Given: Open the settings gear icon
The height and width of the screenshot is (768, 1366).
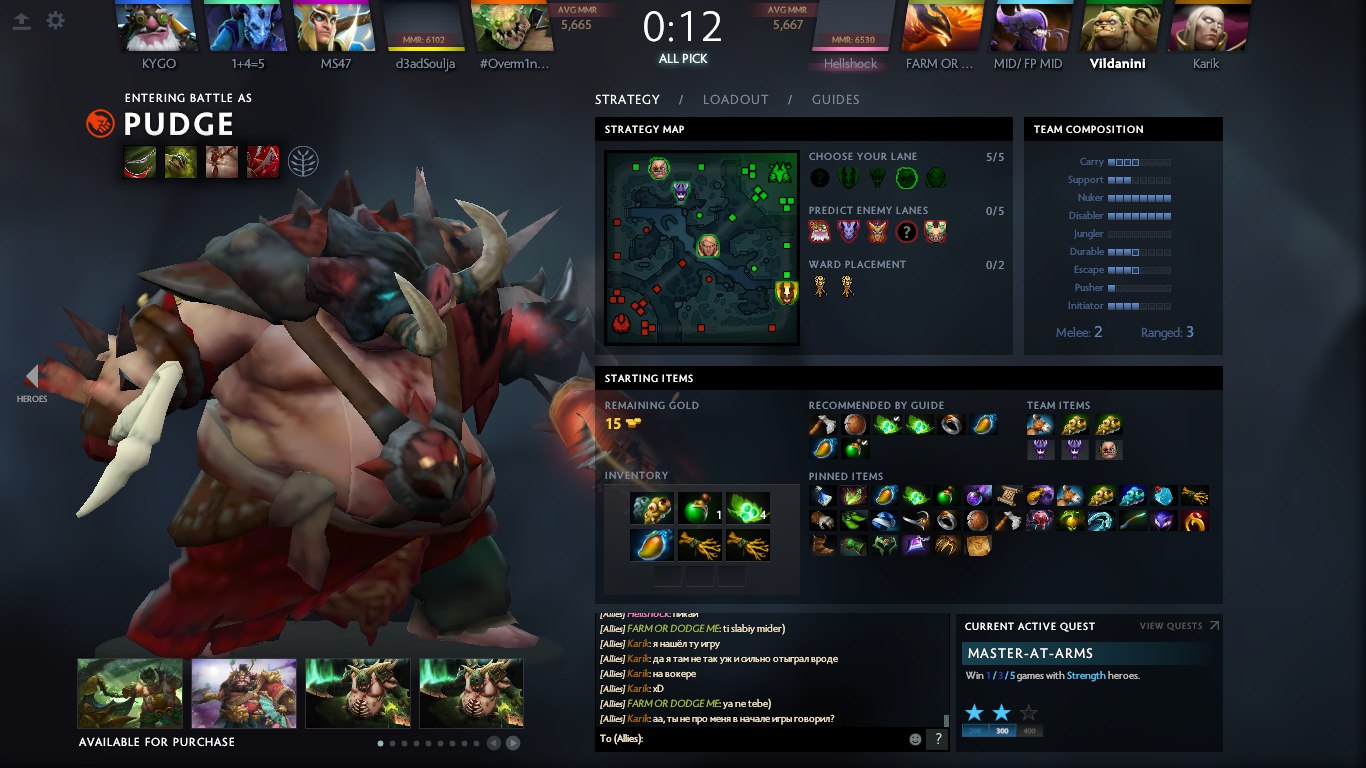Looking at the screenshot, I should (55, 20).
